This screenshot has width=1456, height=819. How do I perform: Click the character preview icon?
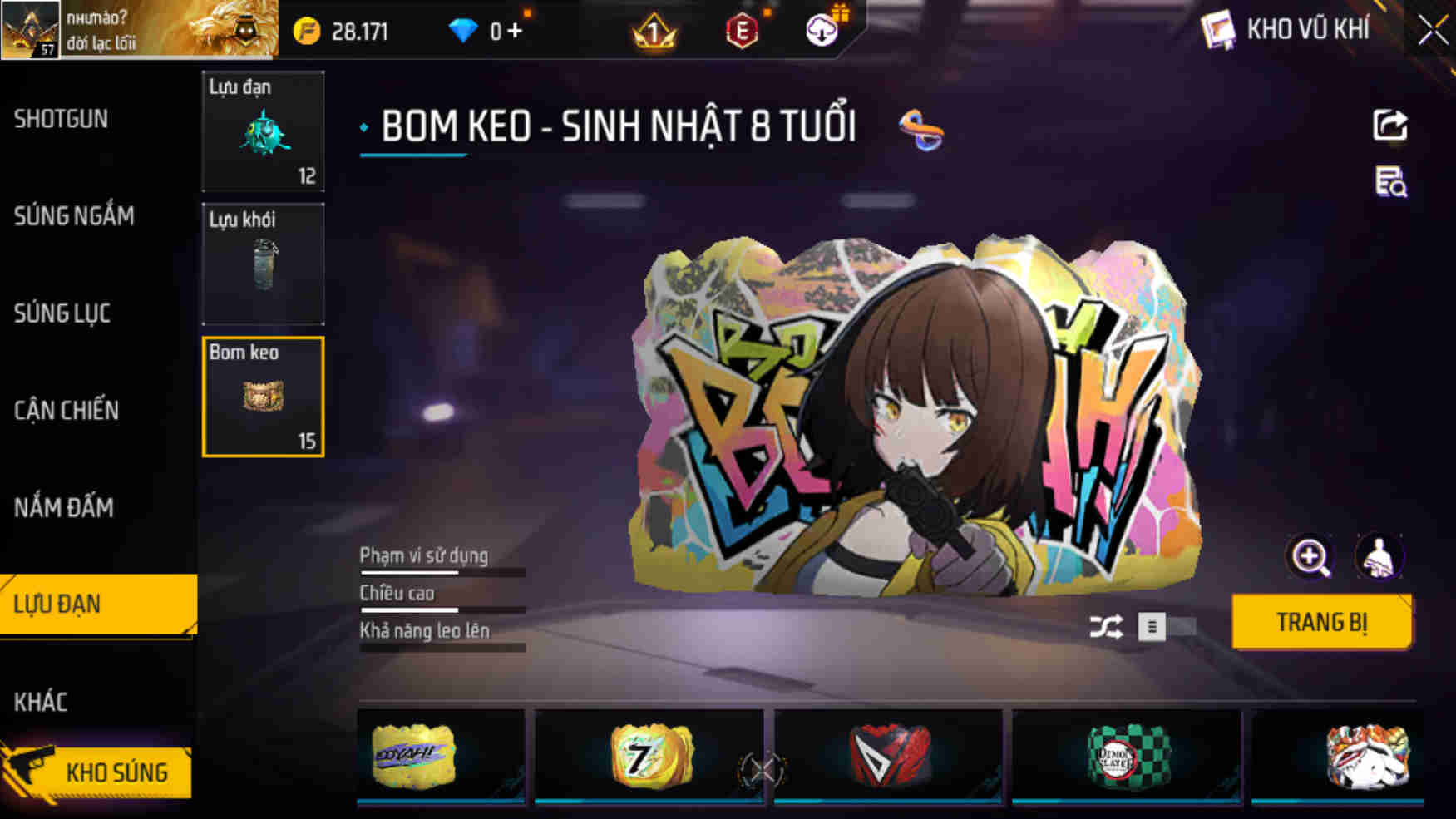pyautogui.click(x=1379, y=556)
